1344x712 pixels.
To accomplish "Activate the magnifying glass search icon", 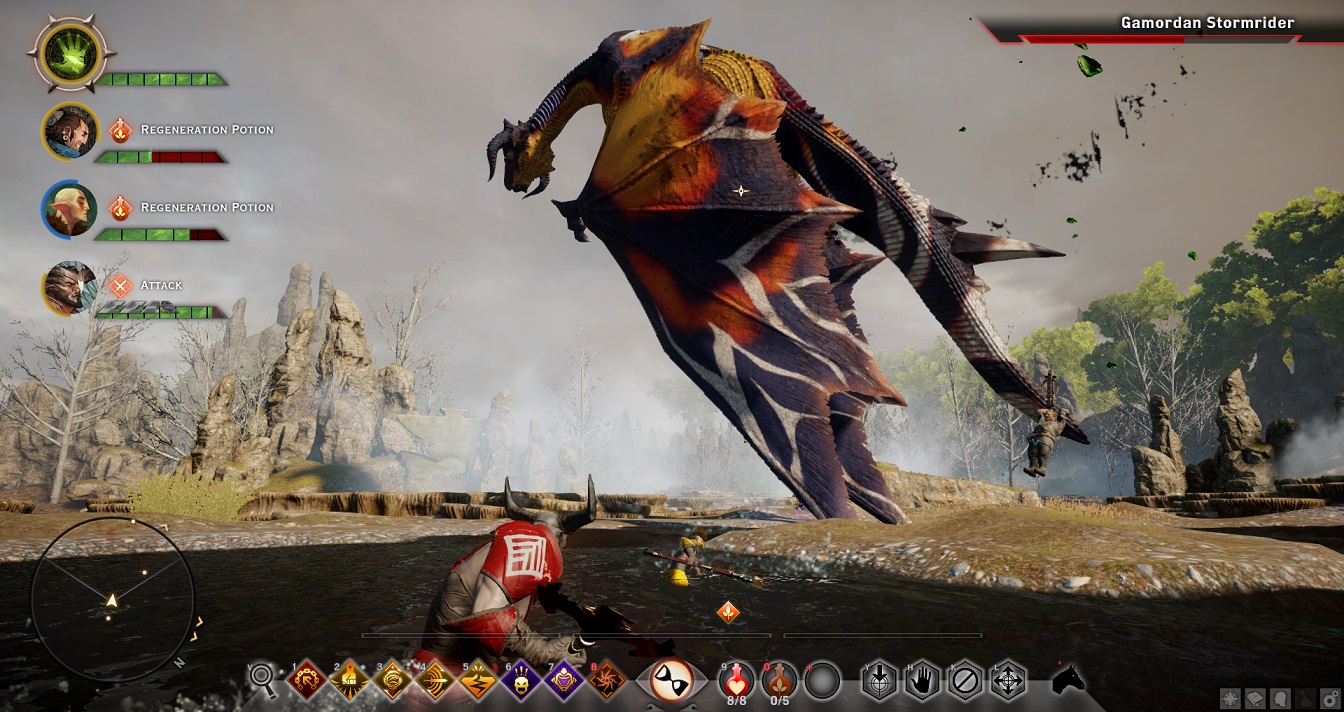I will point(263,679).
